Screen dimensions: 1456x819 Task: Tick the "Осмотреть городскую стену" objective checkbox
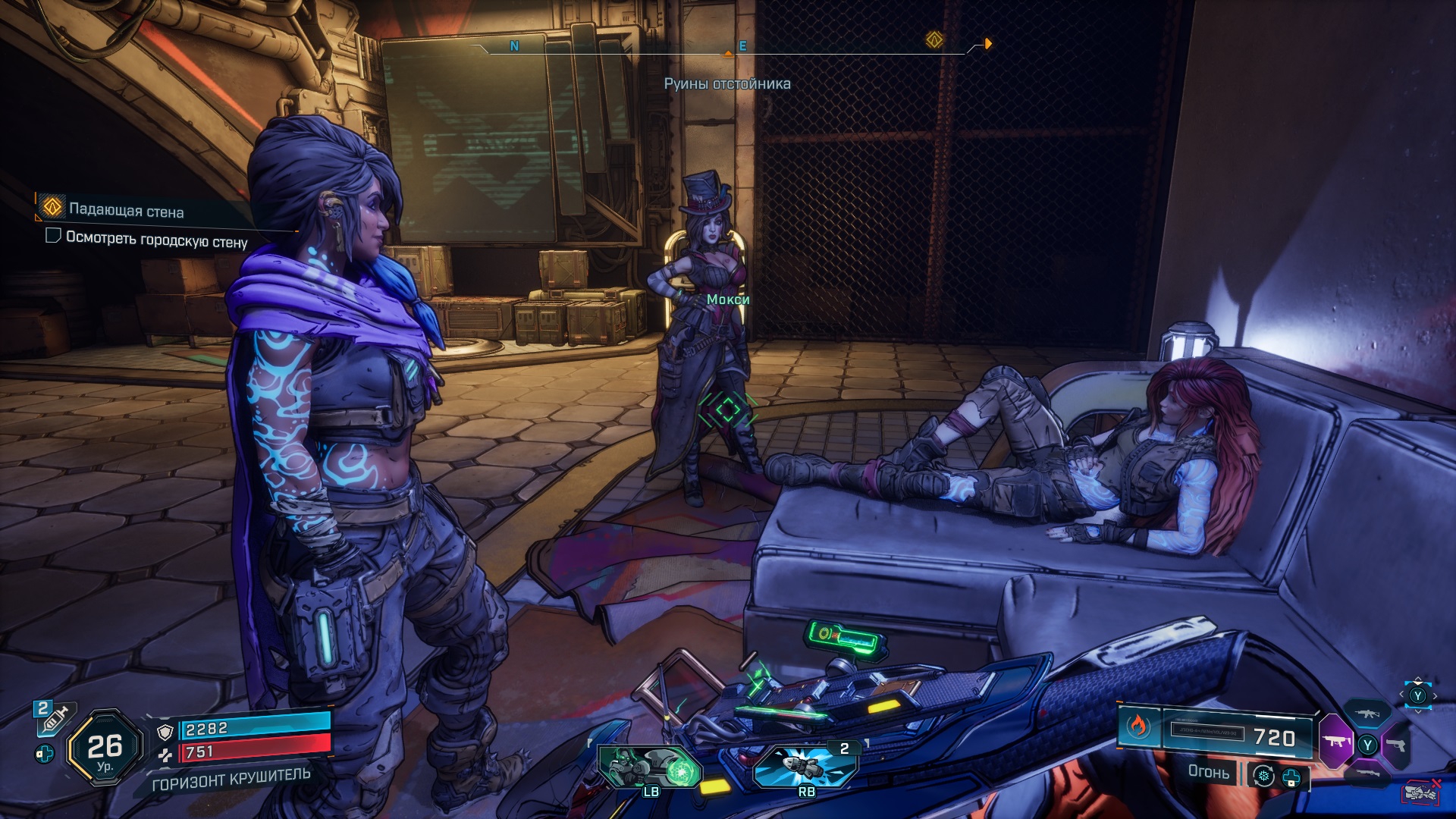pos(53,236)
